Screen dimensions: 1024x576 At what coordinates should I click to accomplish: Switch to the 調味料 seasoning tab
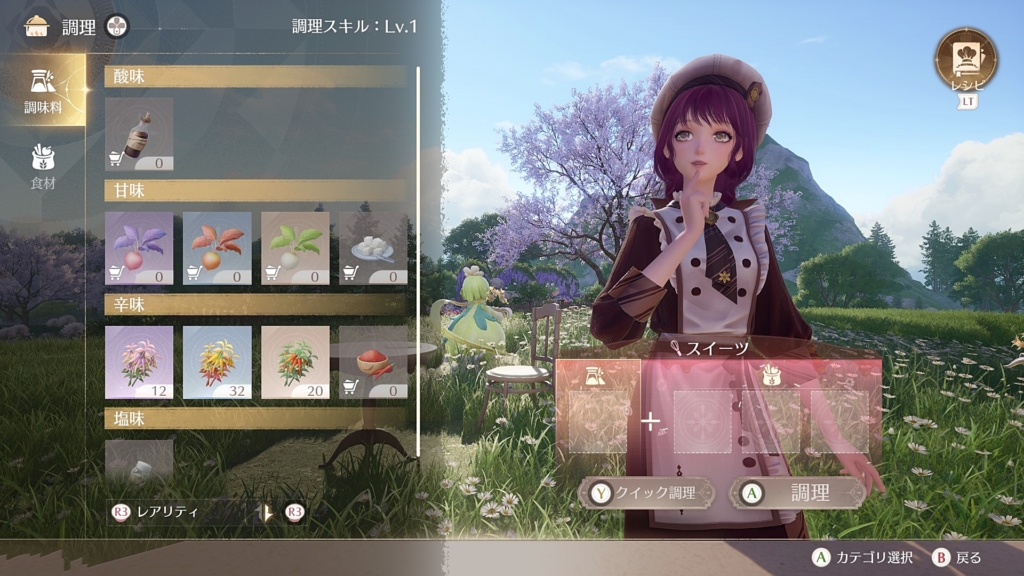43,89
